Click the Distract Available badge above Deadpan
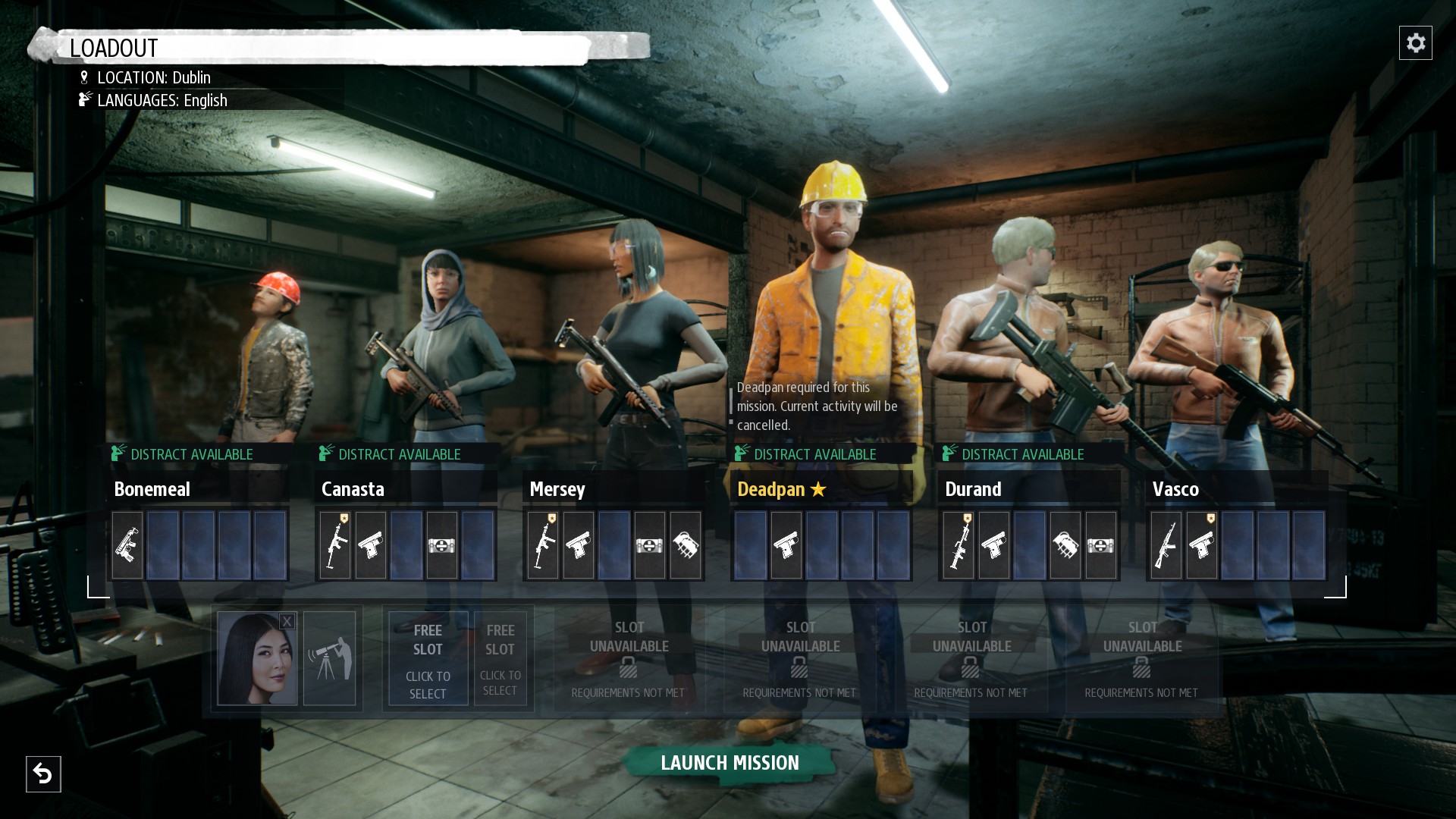1456x819 pixels. click(x=808, y=454)
